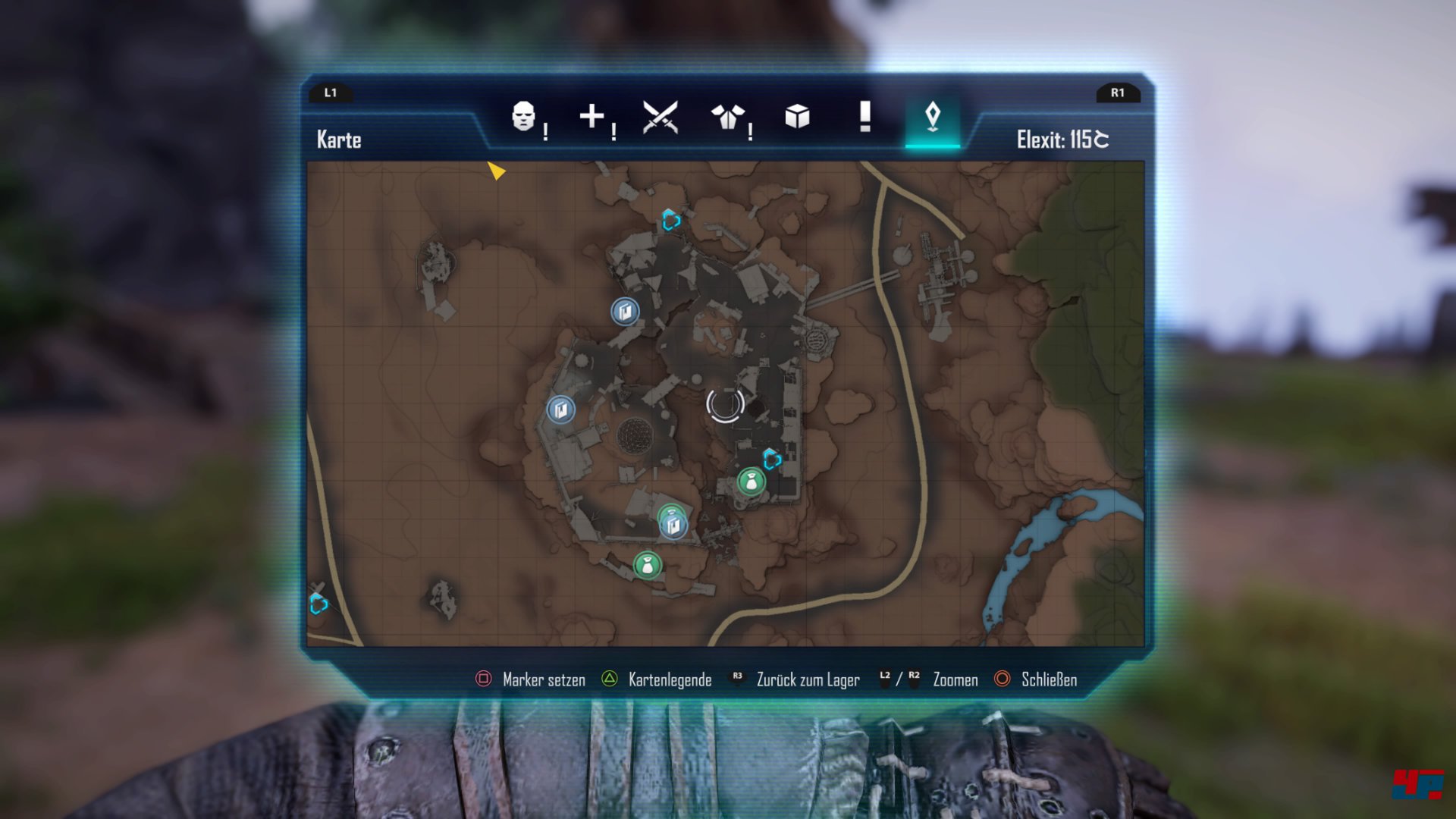Click the teleporter marker beside the trader marker
The width and height of the screenshot is (1456, 819).
[x=772, y=459]
